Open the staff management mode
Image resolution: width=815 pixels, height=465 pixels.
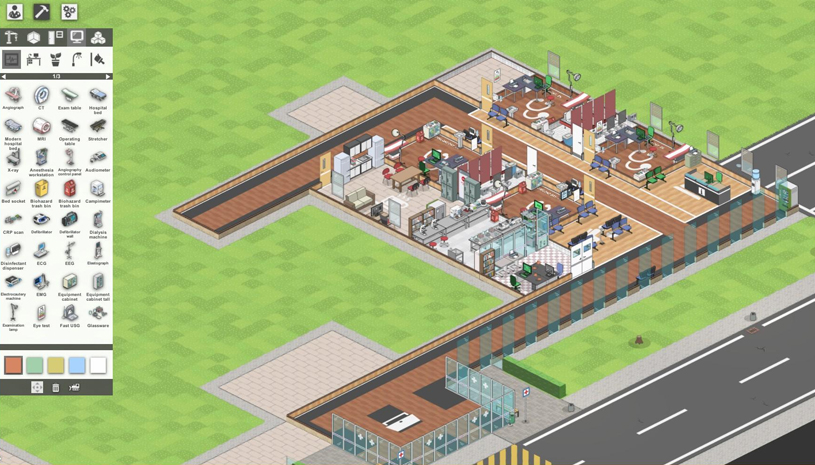[x=15, y=12]
